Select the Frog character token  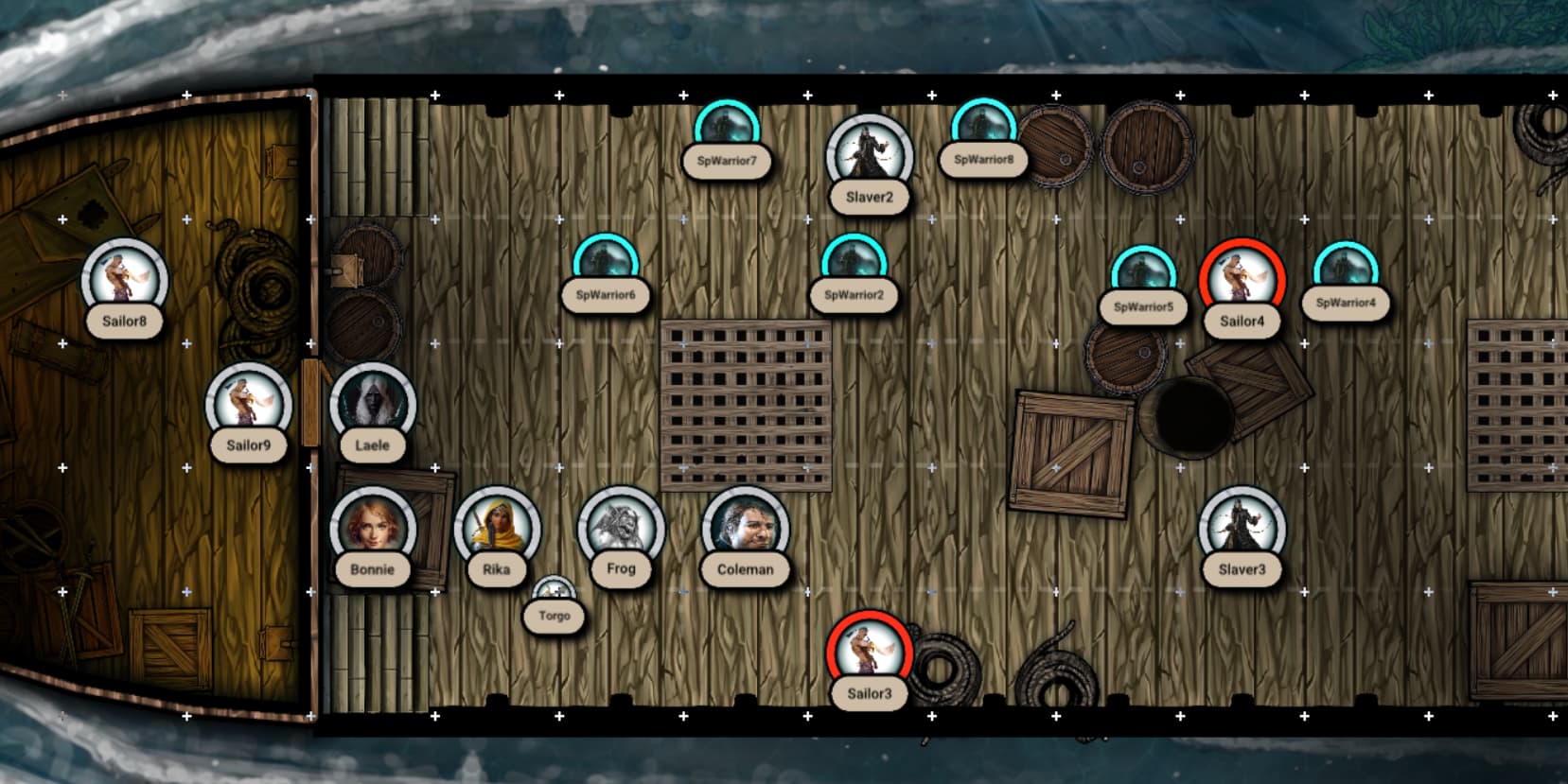621,529
